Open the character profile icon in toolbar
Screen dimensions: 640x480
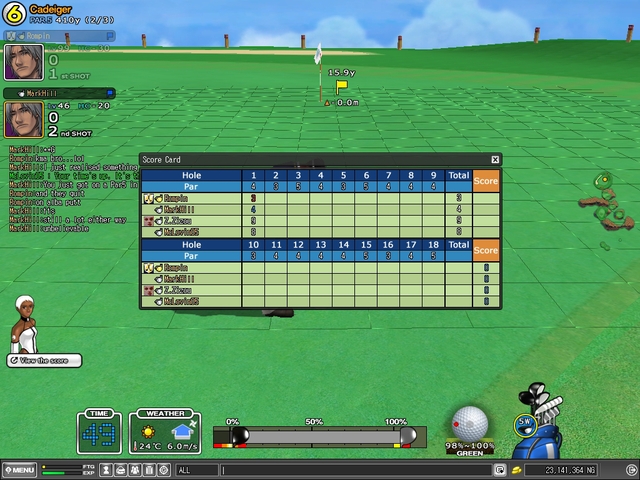[107, 469]
